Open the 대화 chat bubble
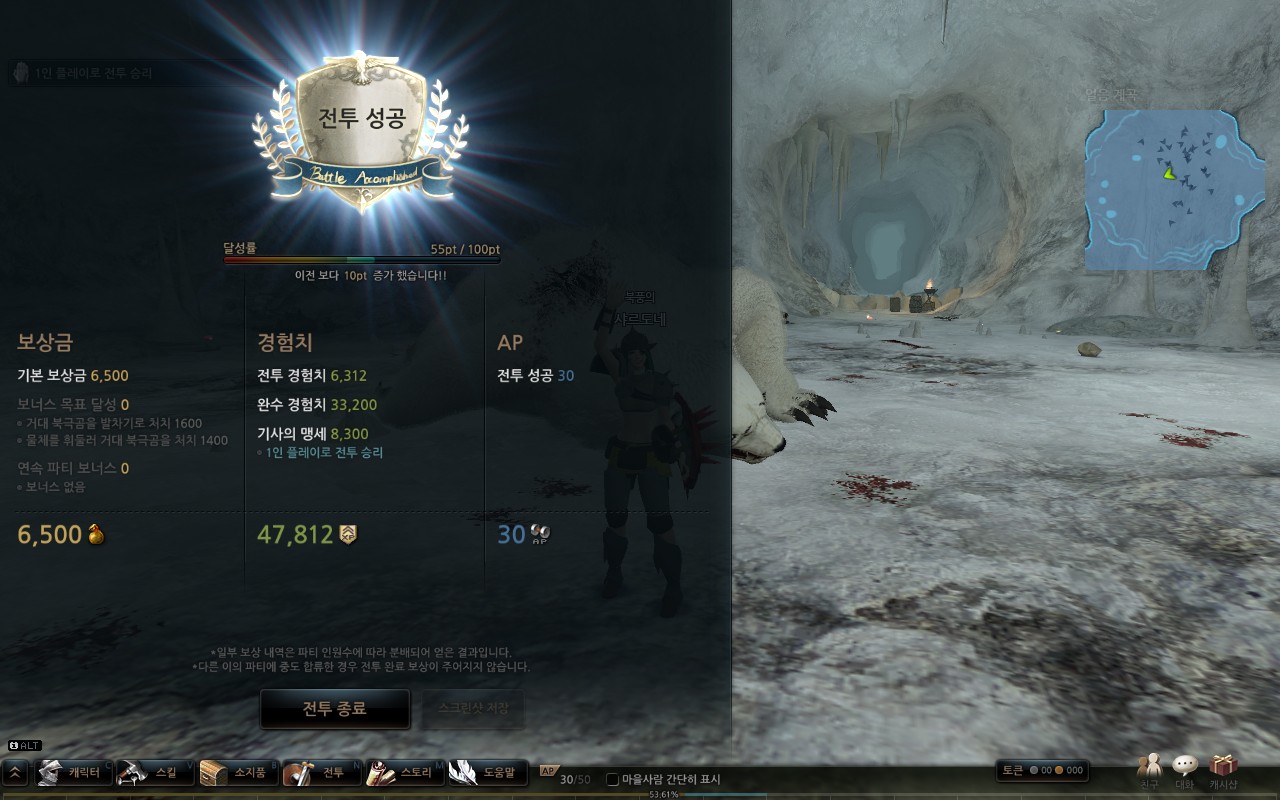The width and height of the screenshot is (1280, 800). pos(1185,770)
